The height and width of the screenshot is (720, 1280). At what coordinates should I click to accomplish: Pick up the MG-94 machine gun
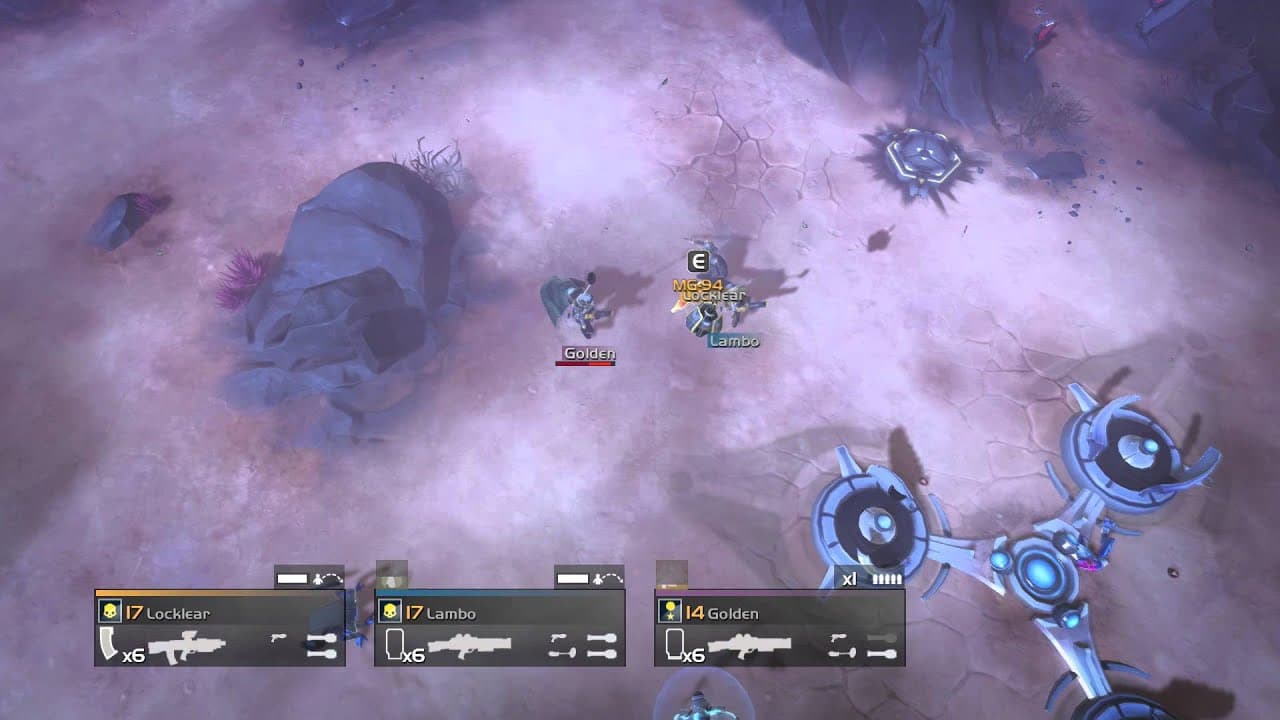[700, 283]
